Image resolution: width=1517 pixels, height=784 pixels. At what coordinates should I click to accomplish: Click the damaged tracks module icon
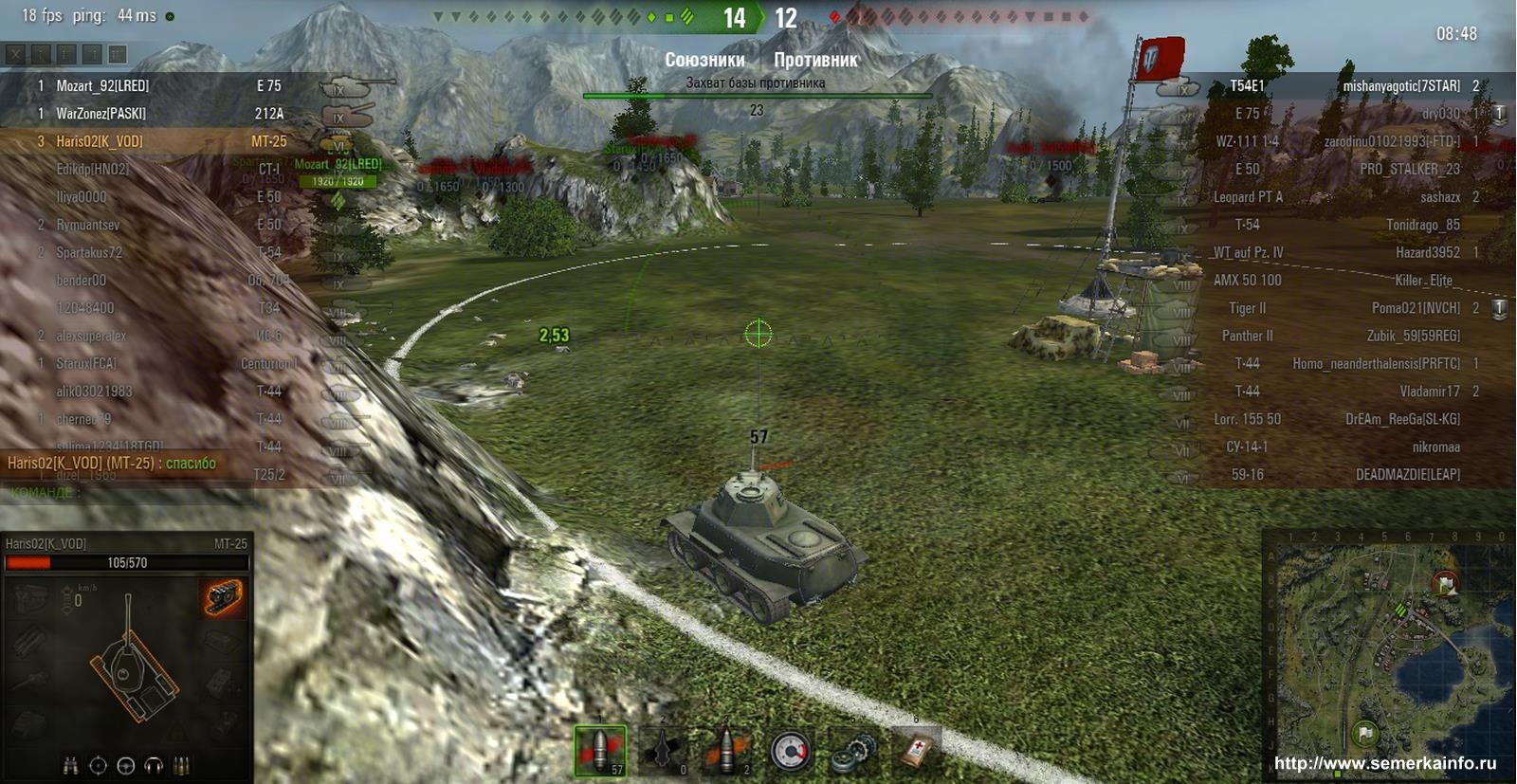tap(223, 597)
